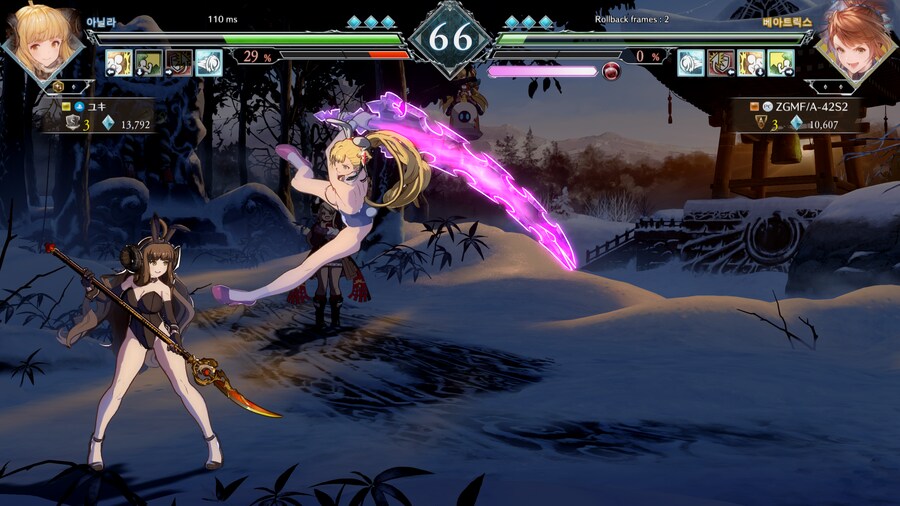900x506 pixels.
Task: Select Anila's green down-arrow skill icon
Action: [x=148, y=63]
